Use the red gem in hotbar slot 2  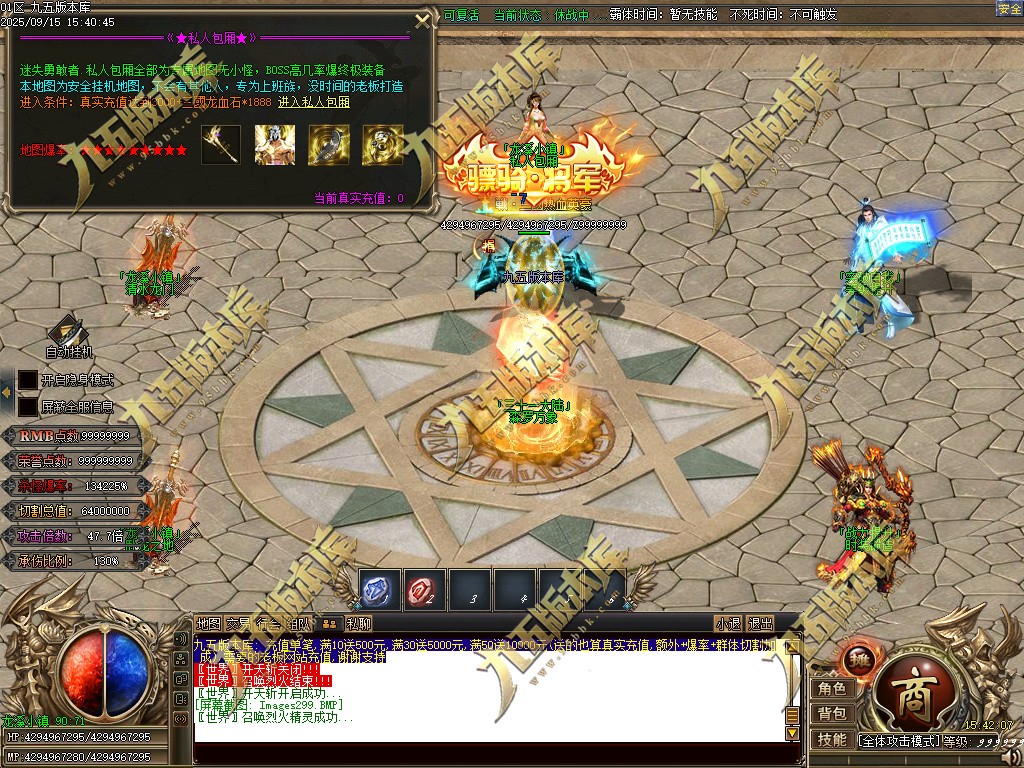424,590
